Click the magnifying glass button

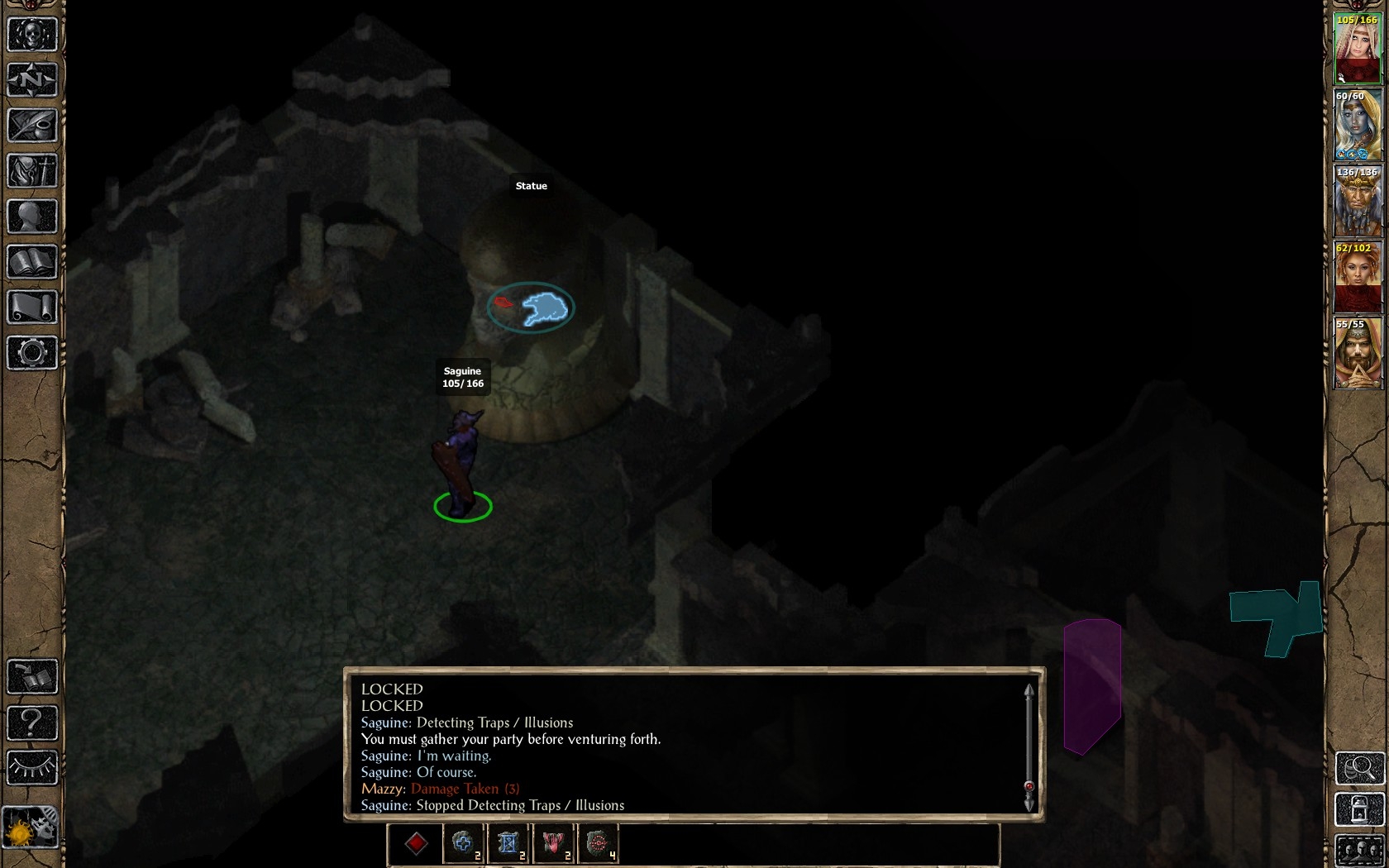[x=1360, y=768]
